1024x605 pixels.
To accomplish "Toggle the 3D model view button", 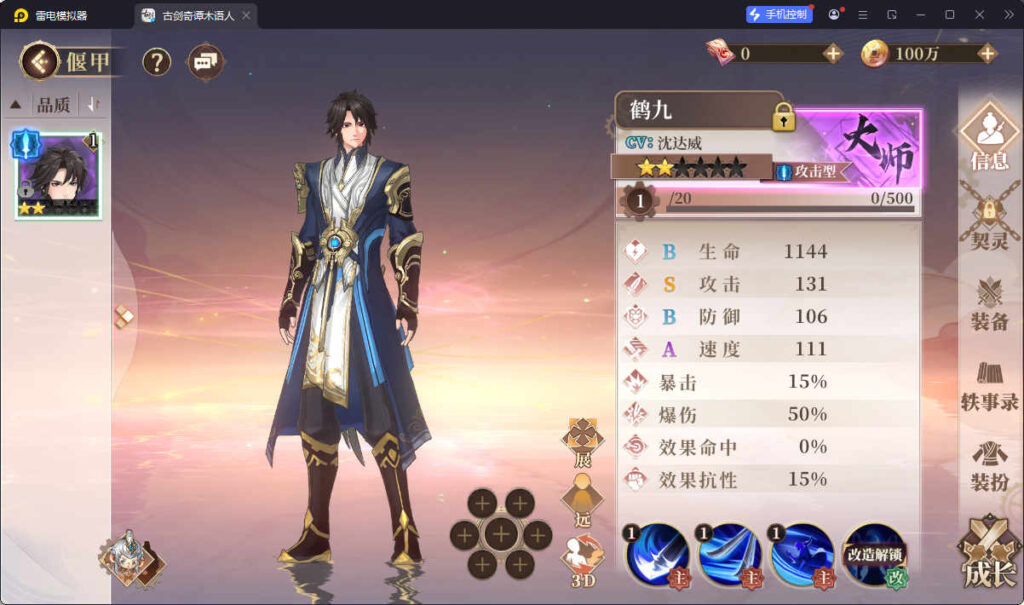I will click(582, 558).
